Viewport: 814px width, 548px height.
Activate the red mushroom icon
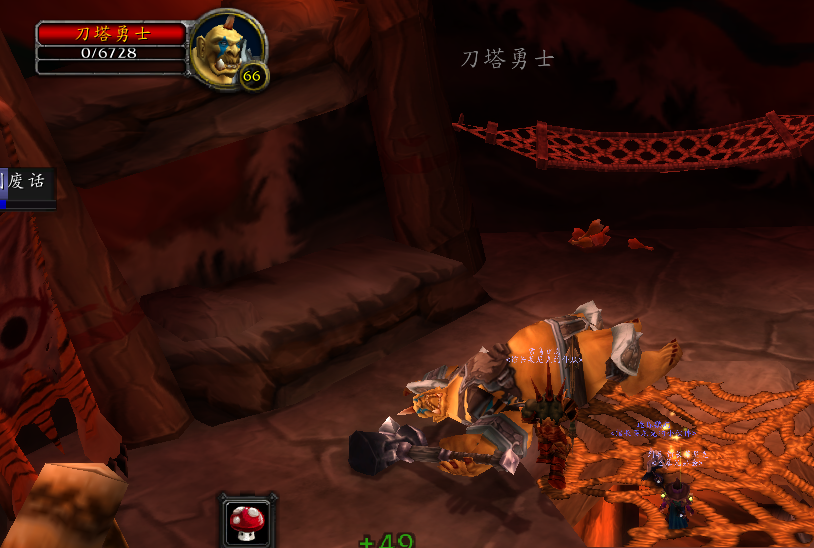pos(243,520)
